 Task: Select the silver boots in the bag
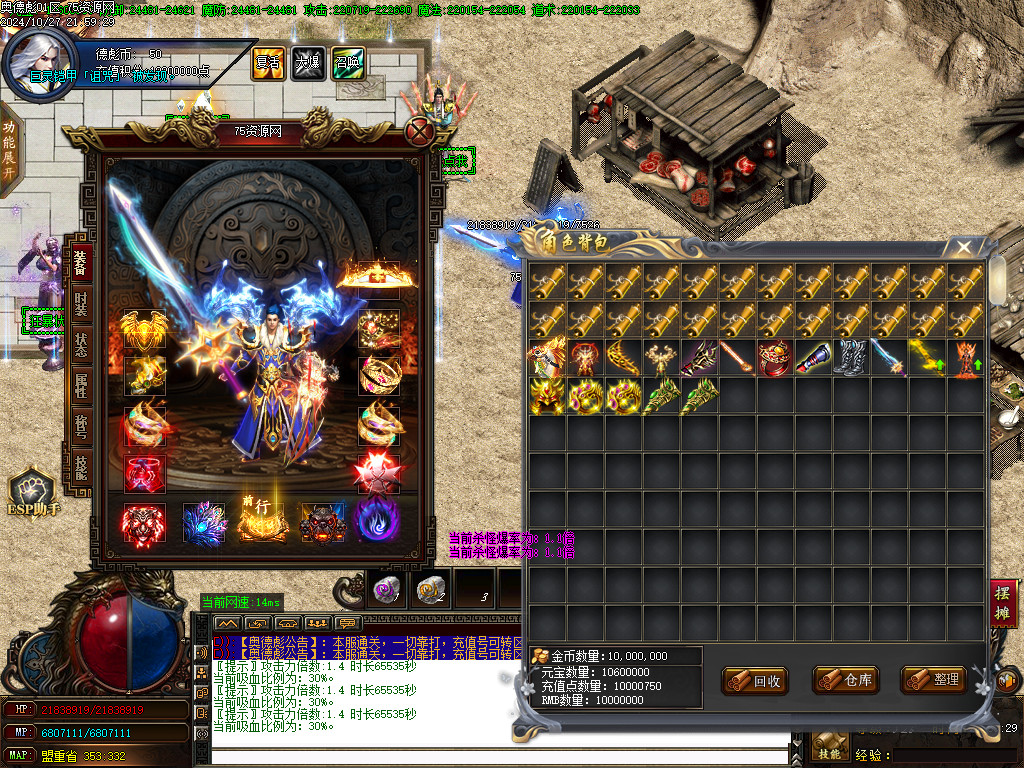tap(852, 357)
